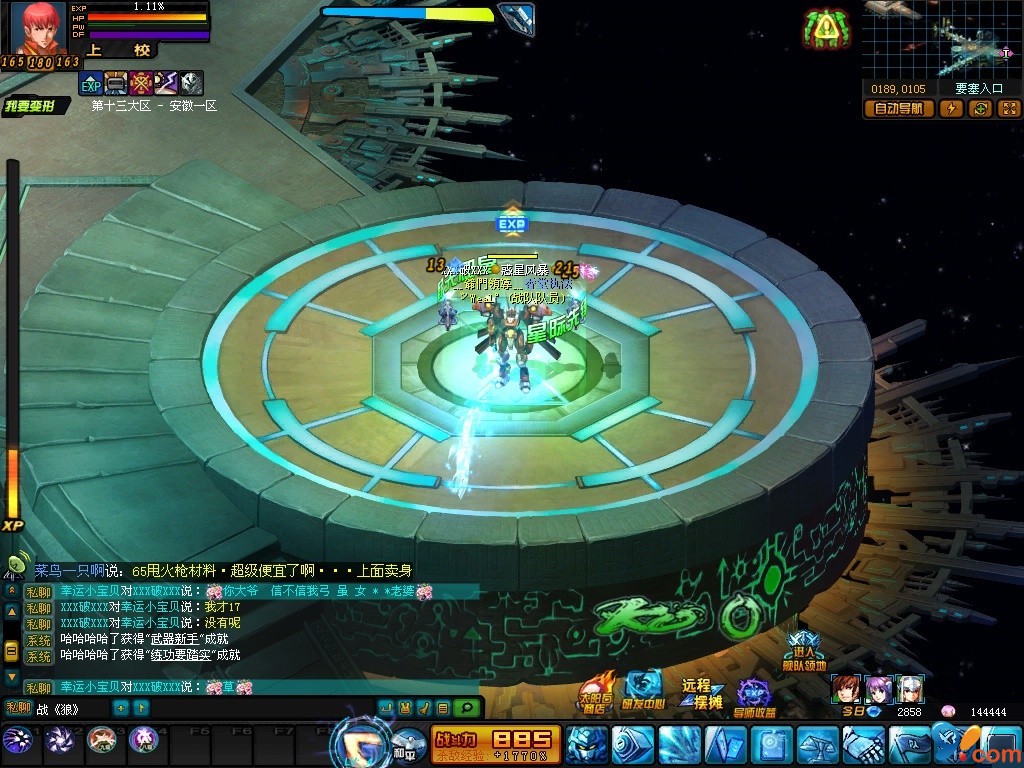This screenshot has height=768, width=1024.
Task: Select the 私聊 private chat channel button
Action: (x=19, y=708)
